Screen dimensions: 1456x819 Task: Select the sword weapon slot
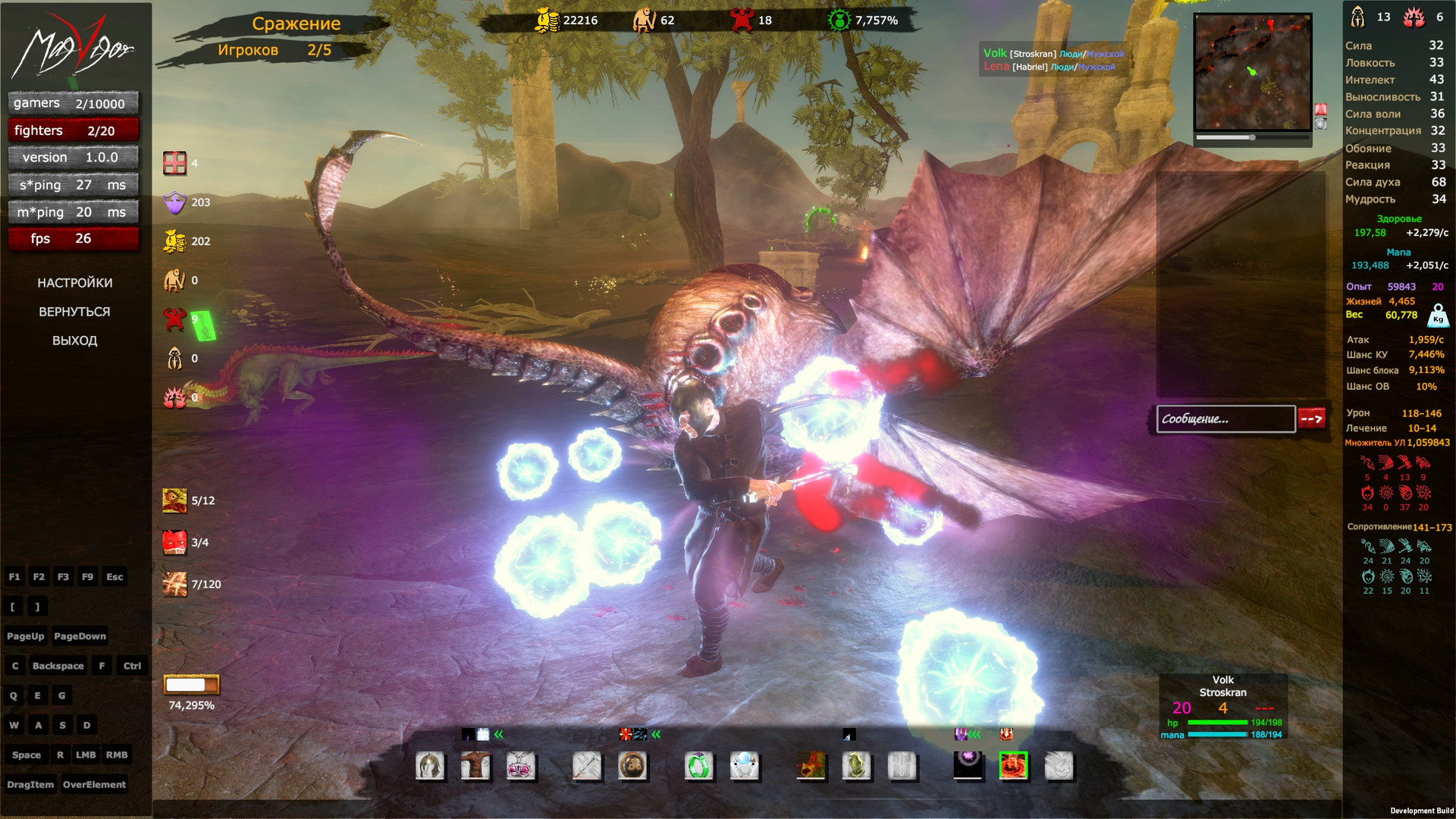(587, 766)
